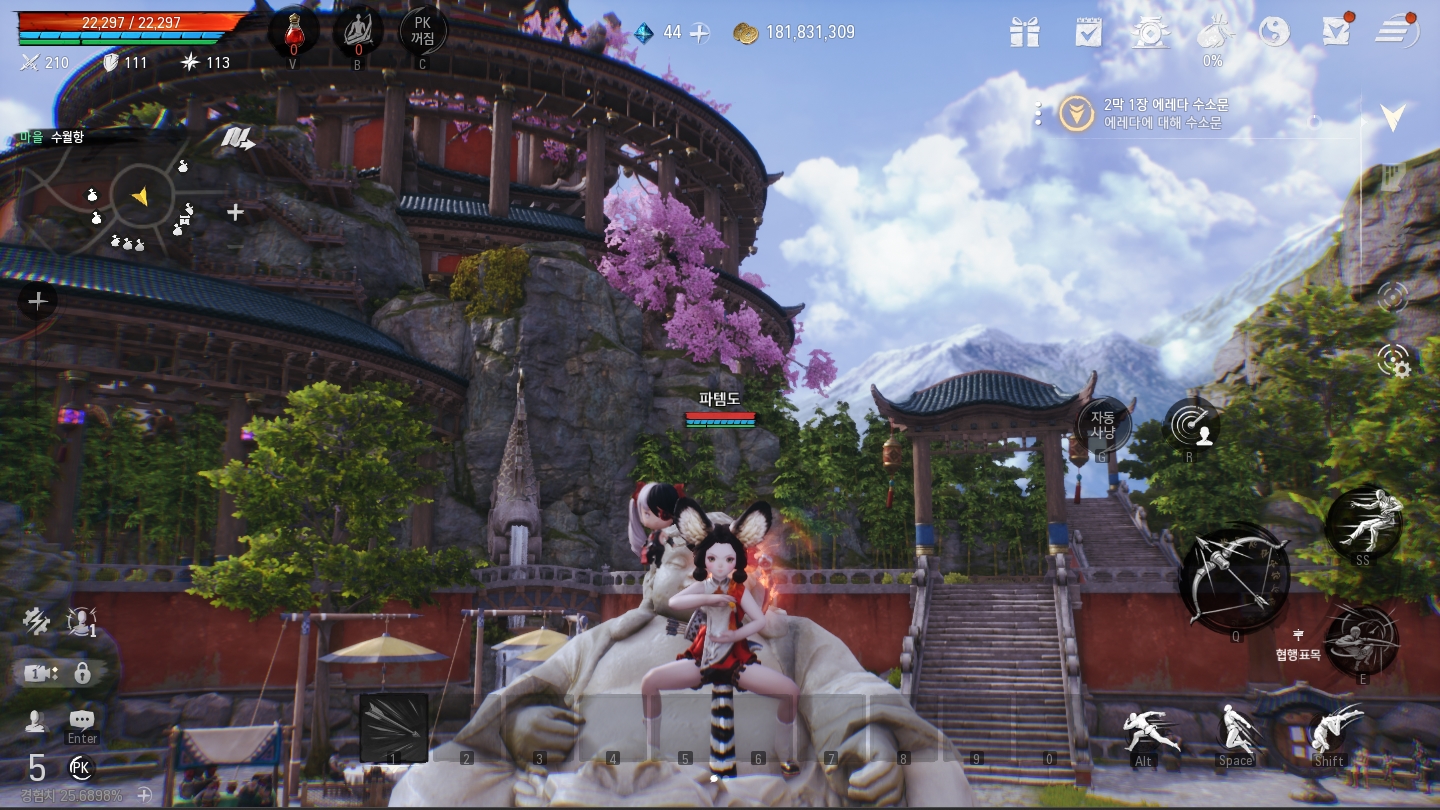Select the 에레다 수소문 quest tracker
This screenshot has height=810, width=1440.
1165,113
